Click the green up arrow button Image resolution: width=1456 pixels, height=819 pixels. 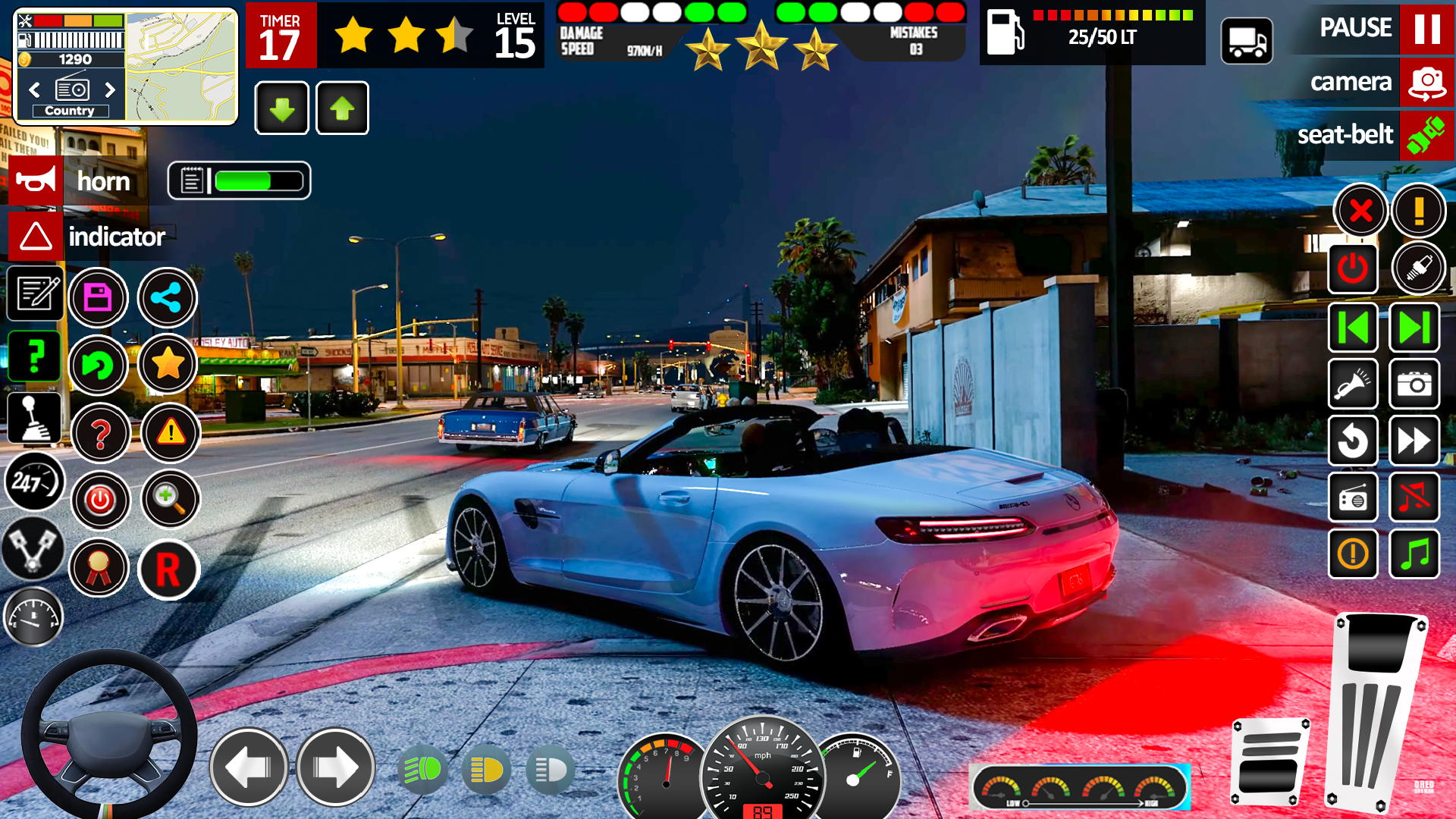click(x=342, y=108)
